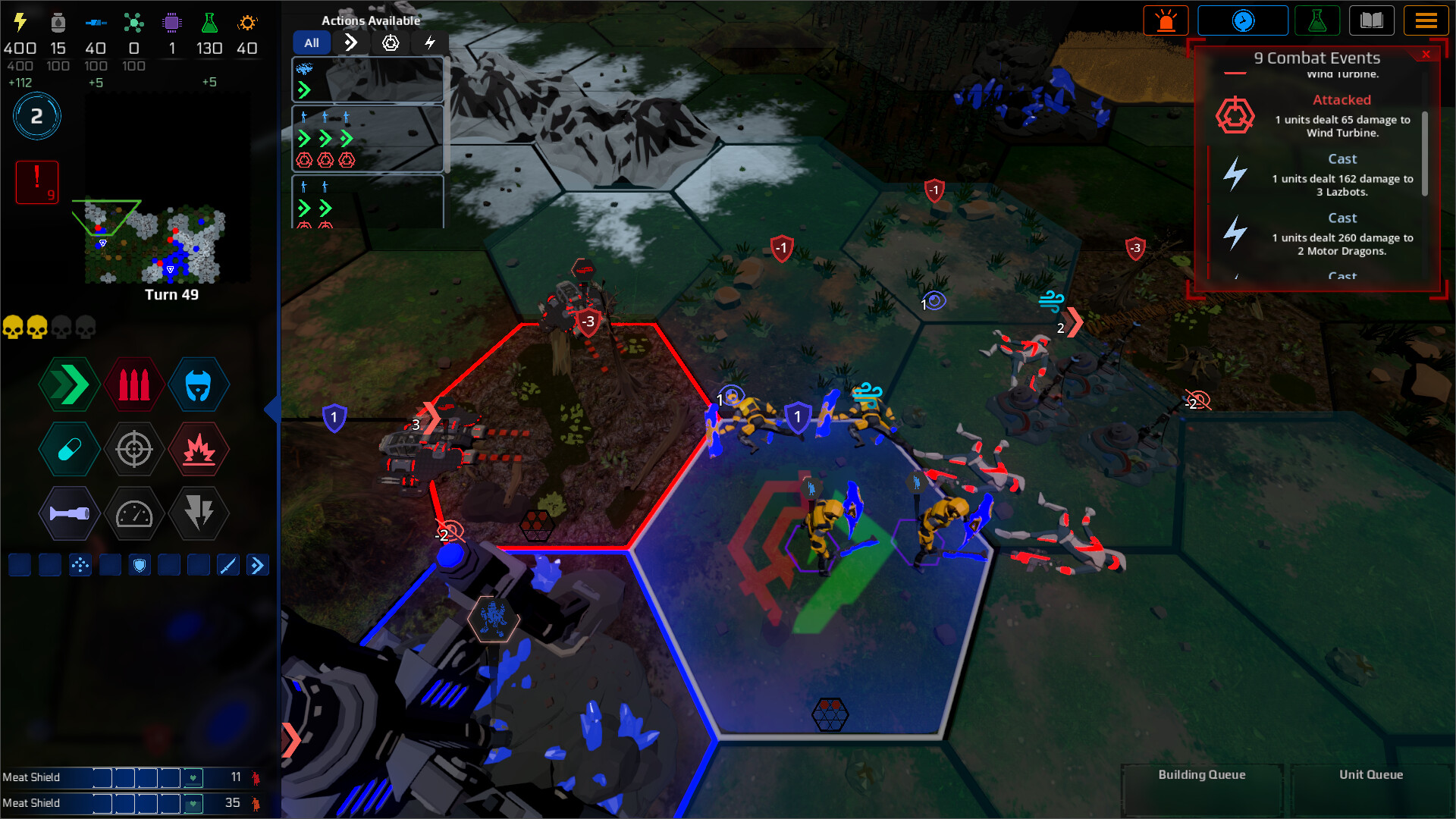Activate the red bullets ammo ability

pyautogui.click(x=134, y=384)
